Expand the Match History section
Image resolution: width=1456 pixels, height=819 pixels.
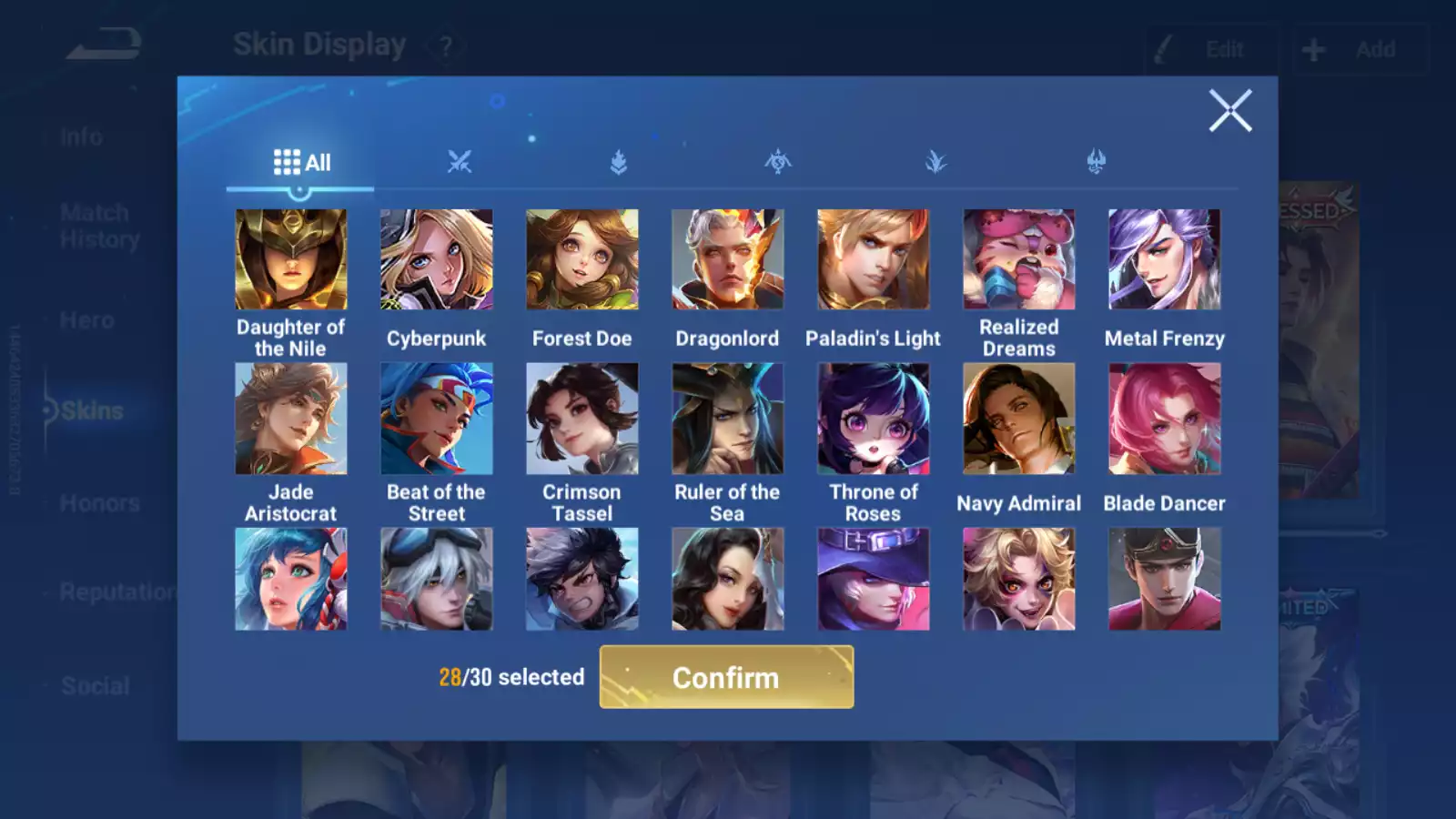(95, 226)
